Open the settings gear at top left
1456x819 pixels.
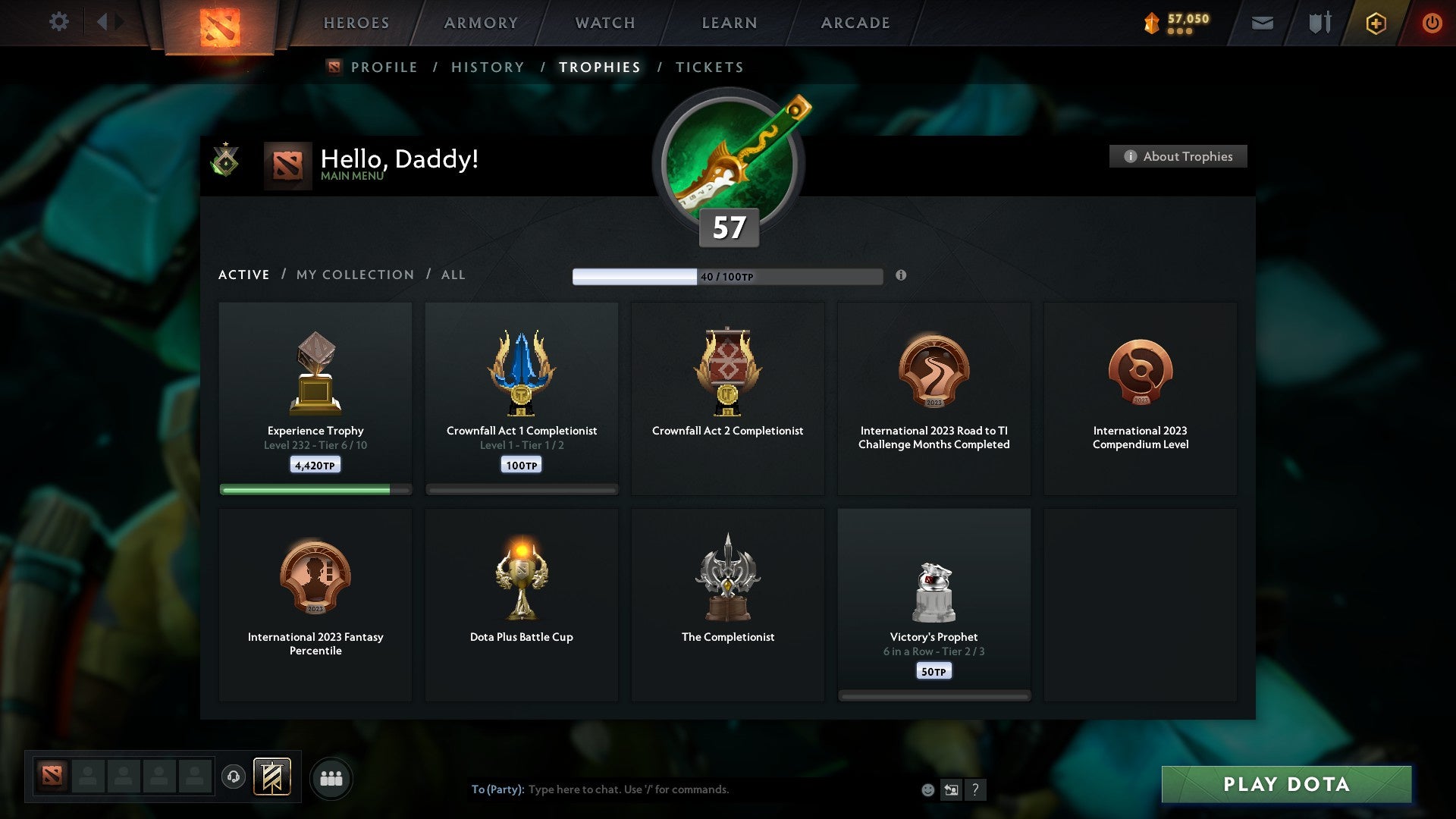point(59,22)
